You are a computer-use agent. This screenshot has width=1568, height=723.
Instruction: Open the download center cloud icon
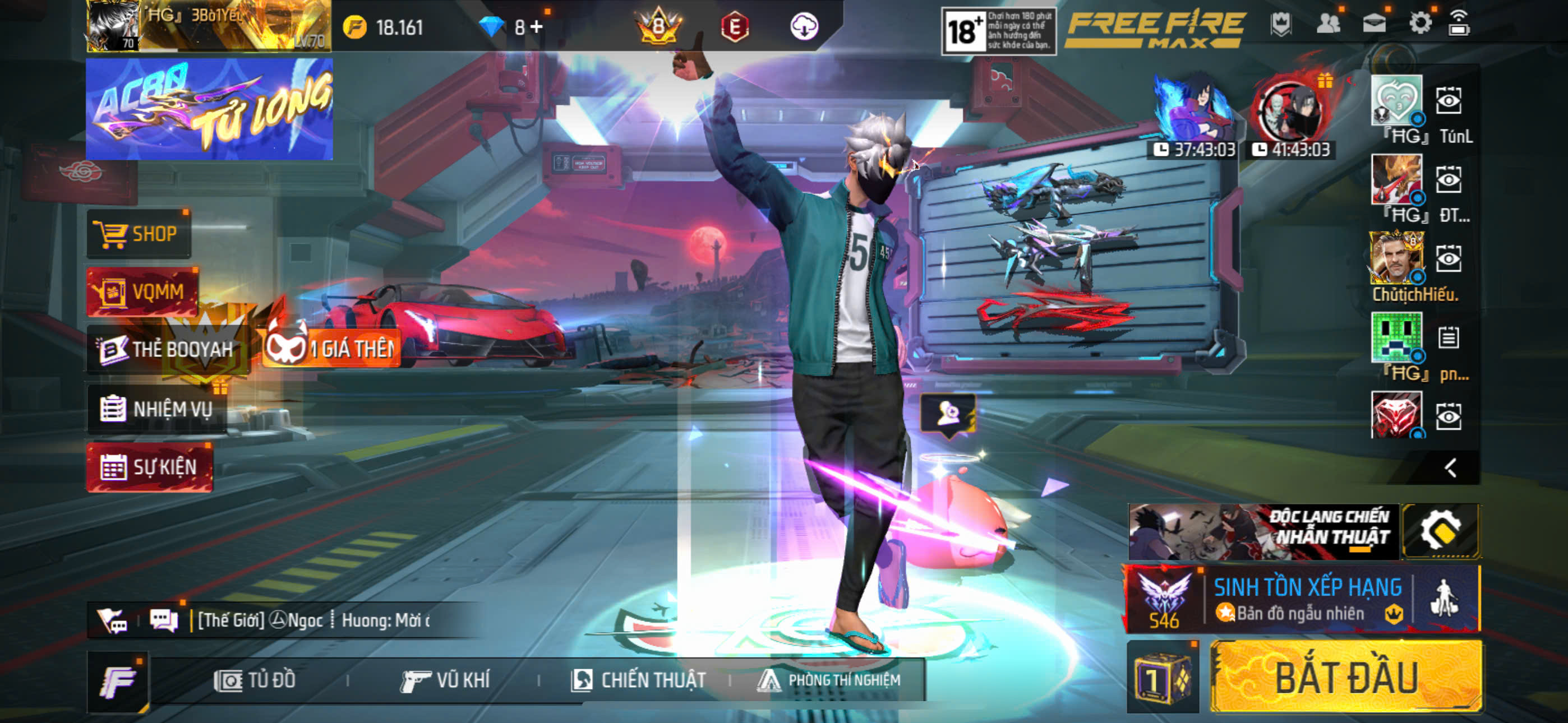pos(804,27)
